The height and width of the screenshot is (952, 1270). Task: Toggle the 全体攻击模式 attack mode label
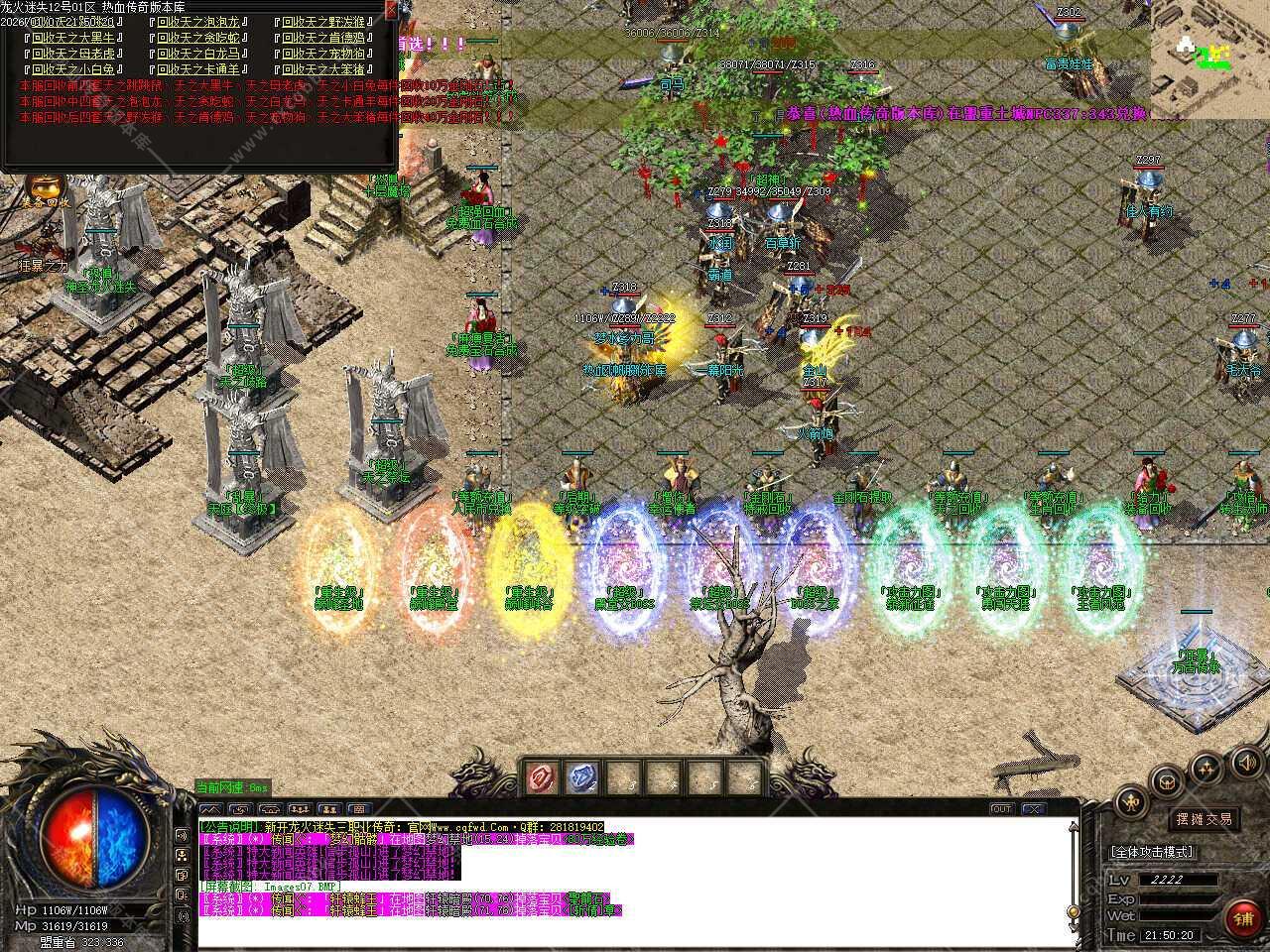(1151, 852)
